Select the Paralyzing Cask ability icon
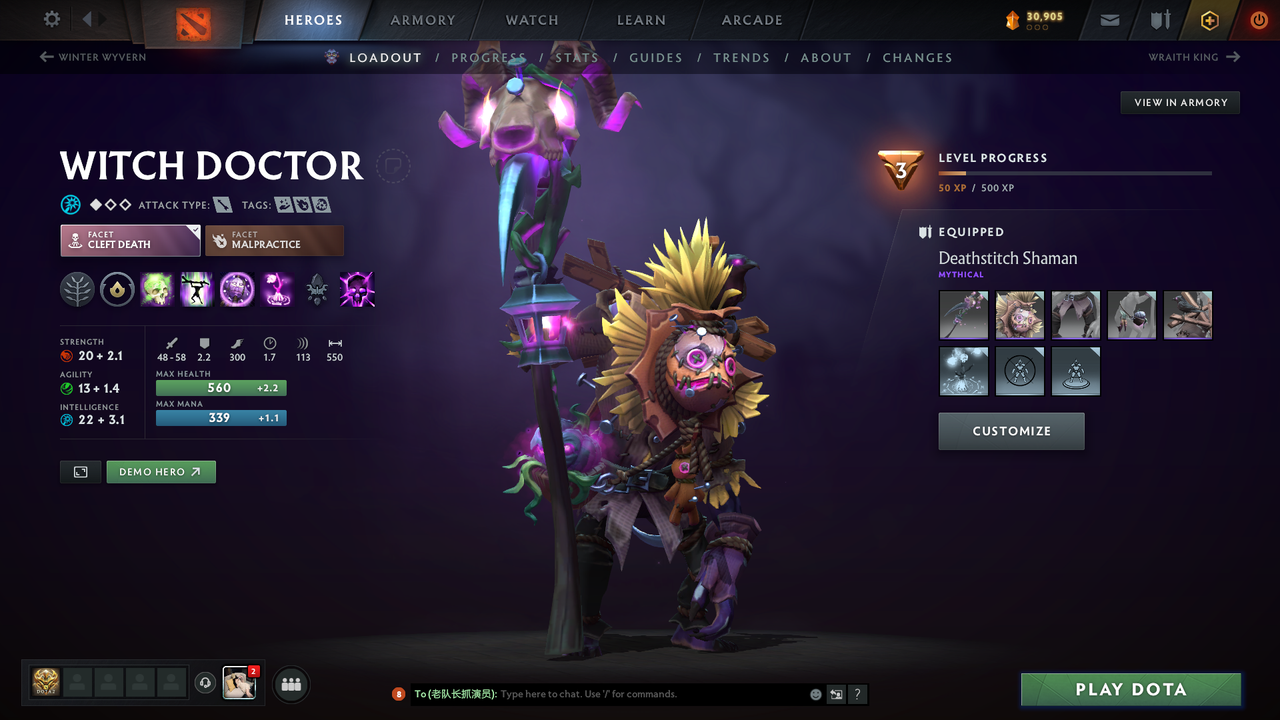The height and width of the screenshot is (720, 1280). click(x=157, y=290)
